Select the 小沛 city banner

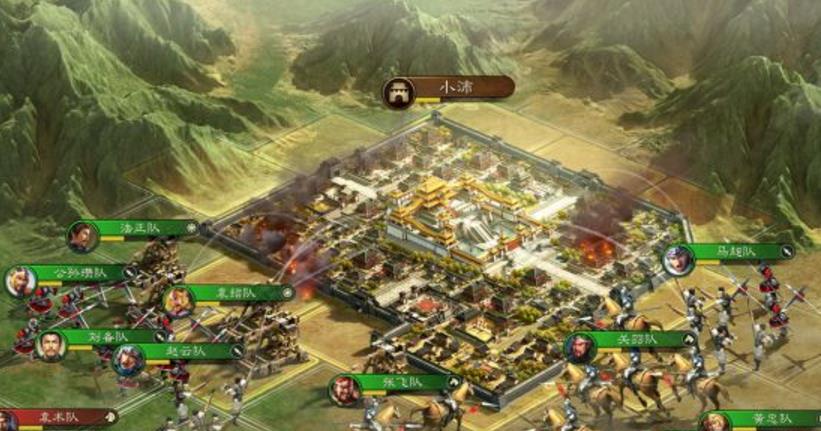pyautogui.click(x=460, y=88)
